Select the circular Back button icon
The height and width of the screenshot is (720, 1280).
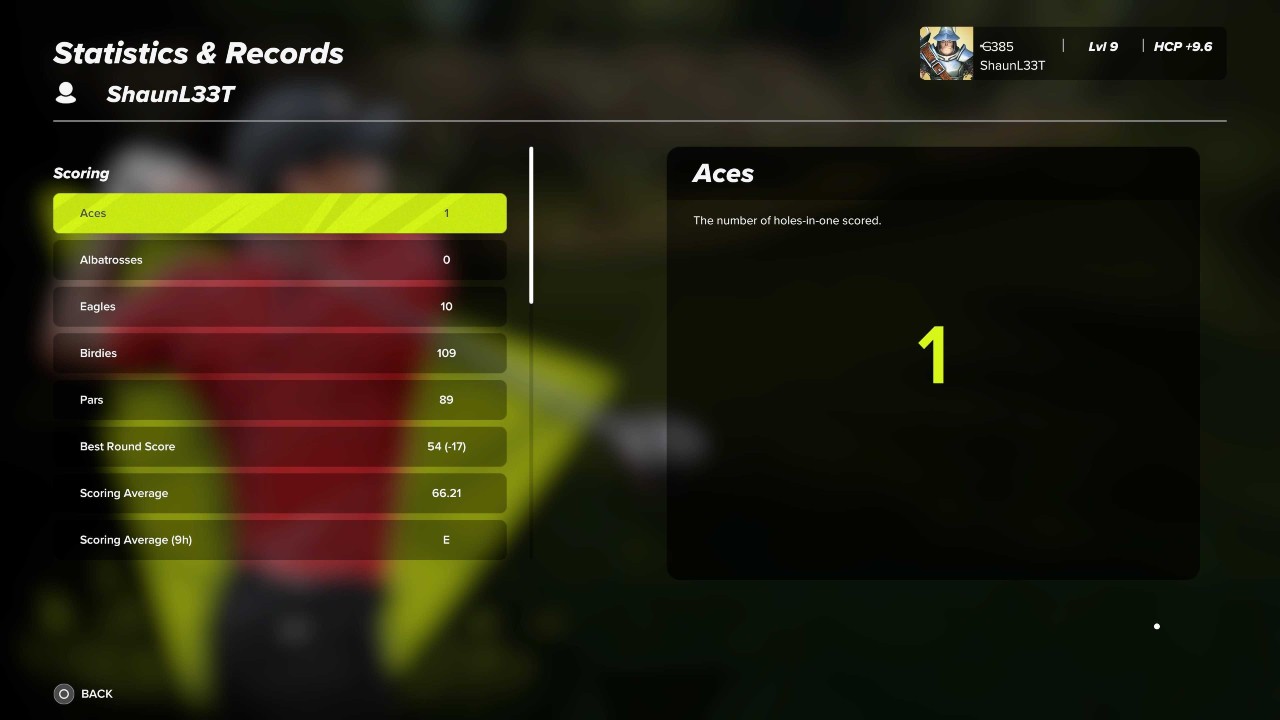click(63, 693)
